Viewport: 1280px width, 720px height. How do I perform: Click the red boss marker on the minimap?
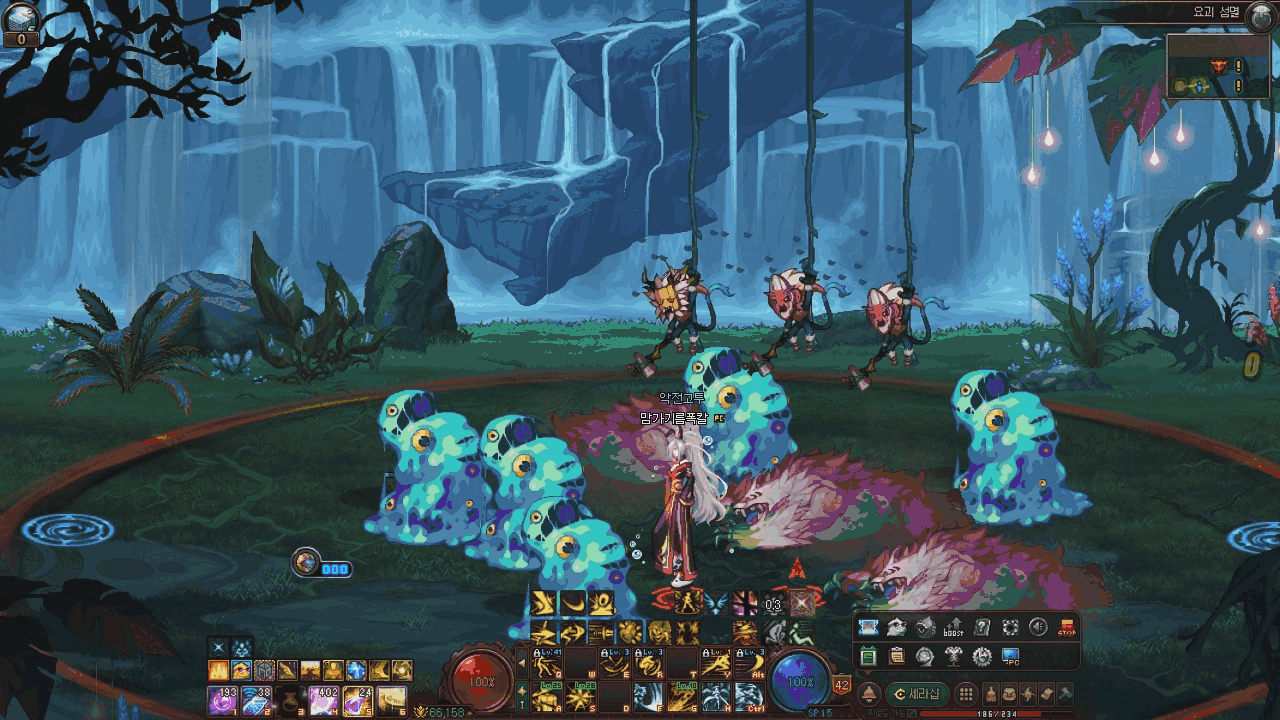click(1219, 66)
